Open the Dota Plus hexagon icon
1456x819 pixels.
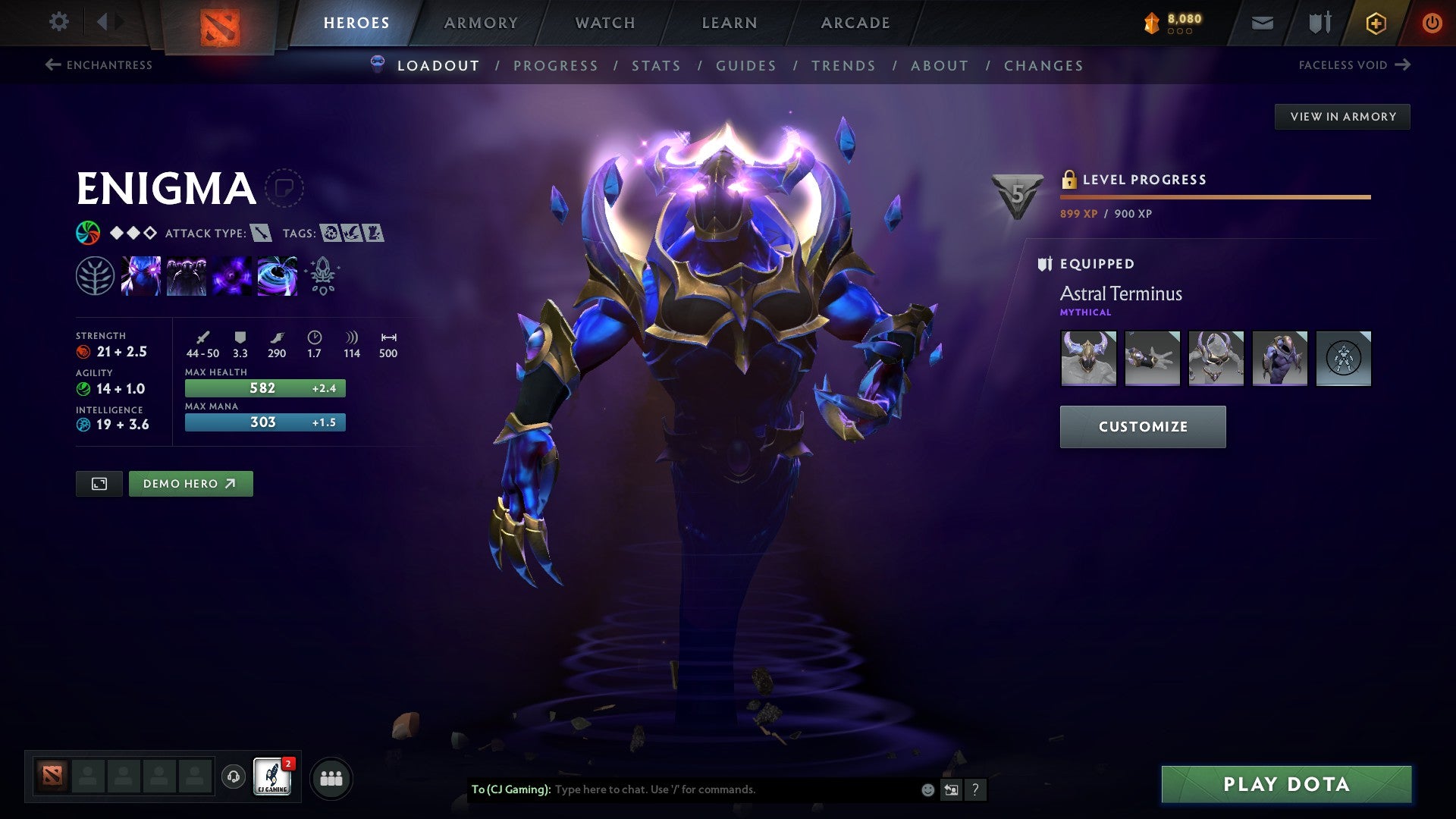coord(1375,23)
